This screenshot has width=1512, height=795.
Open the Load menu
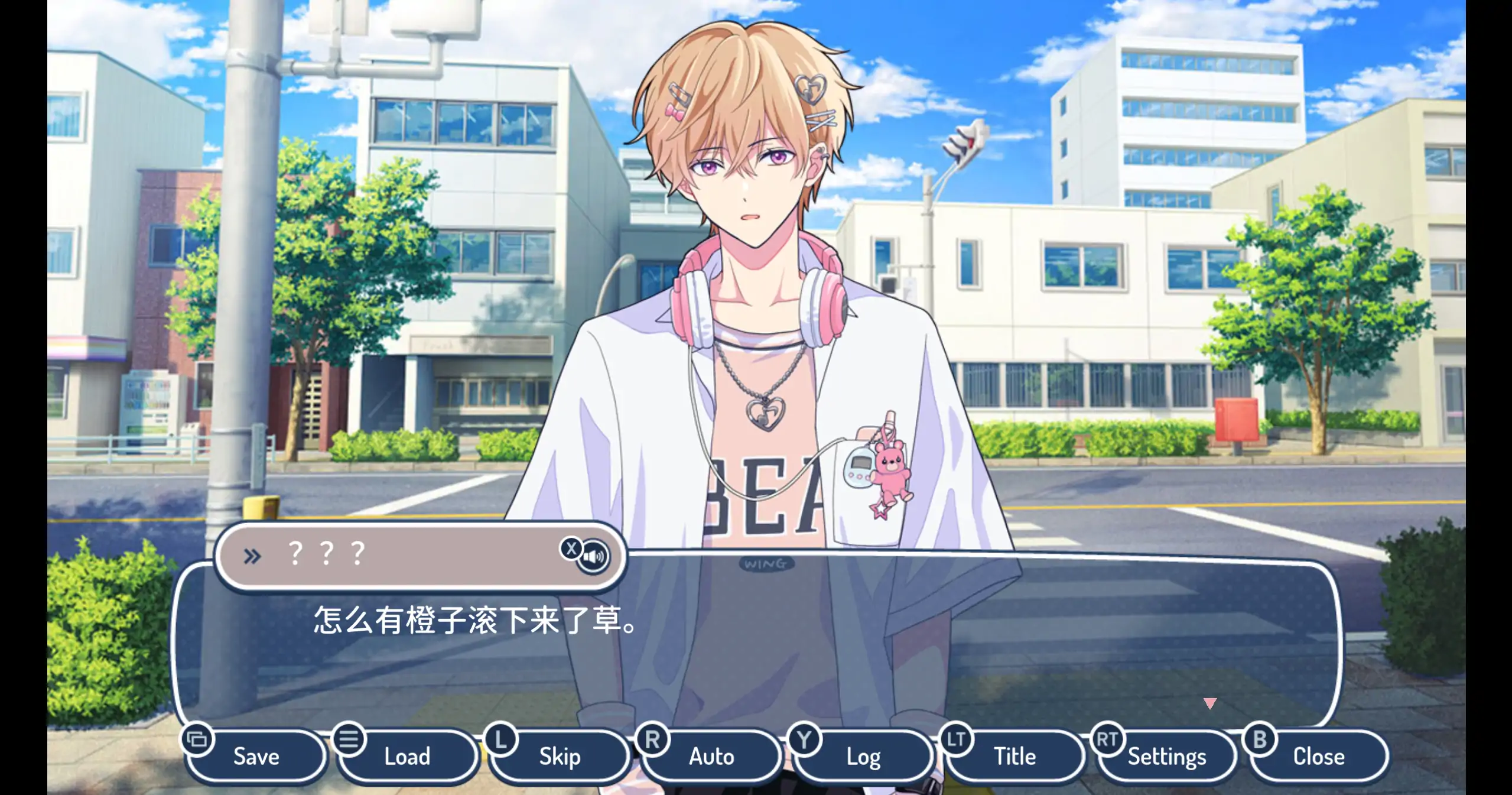(x=407, y=756)
